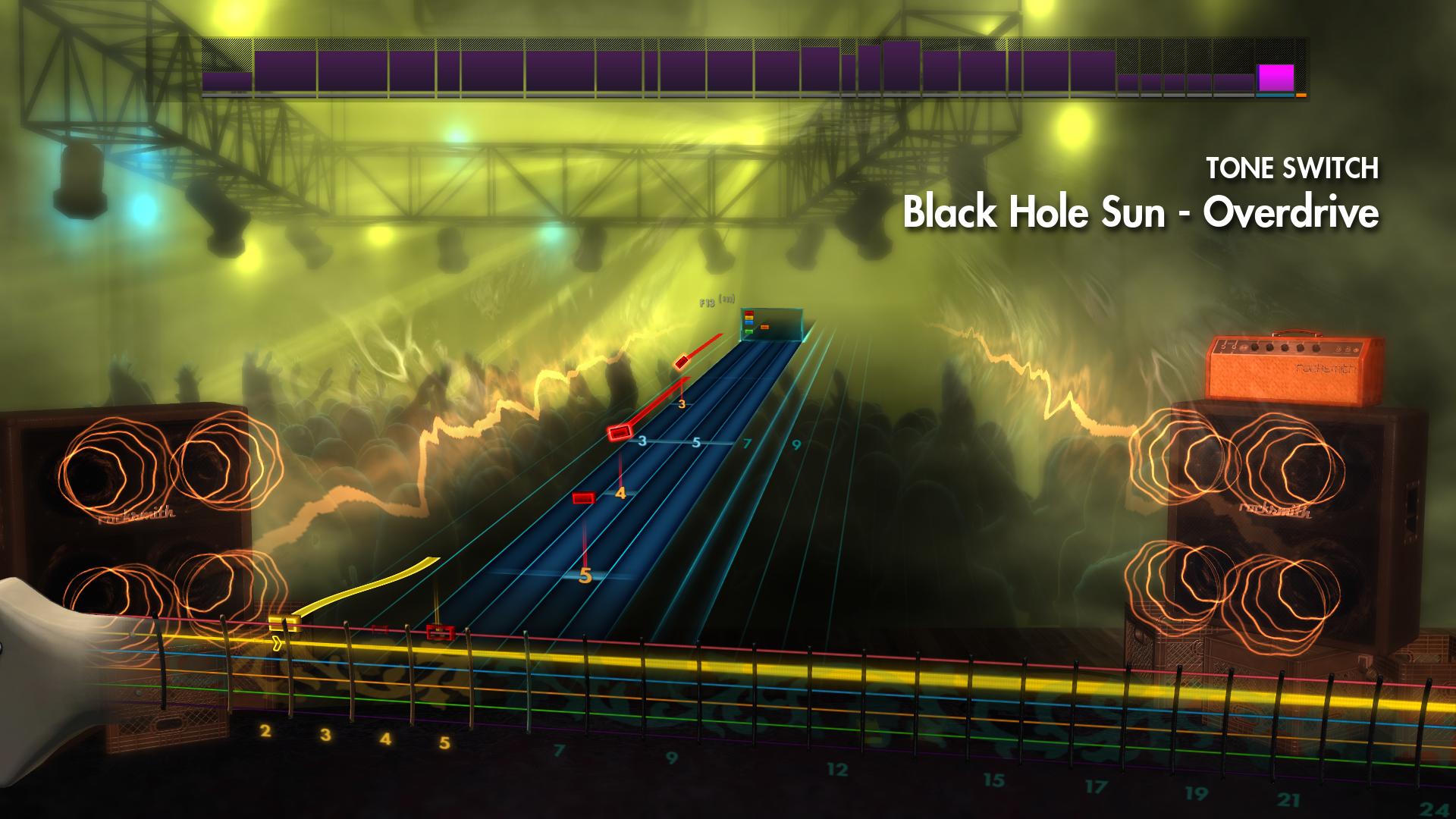Click the orange riff repeater marker at timeline end
Screen dimensions: 1456x819
click(x=1301, y=95)
